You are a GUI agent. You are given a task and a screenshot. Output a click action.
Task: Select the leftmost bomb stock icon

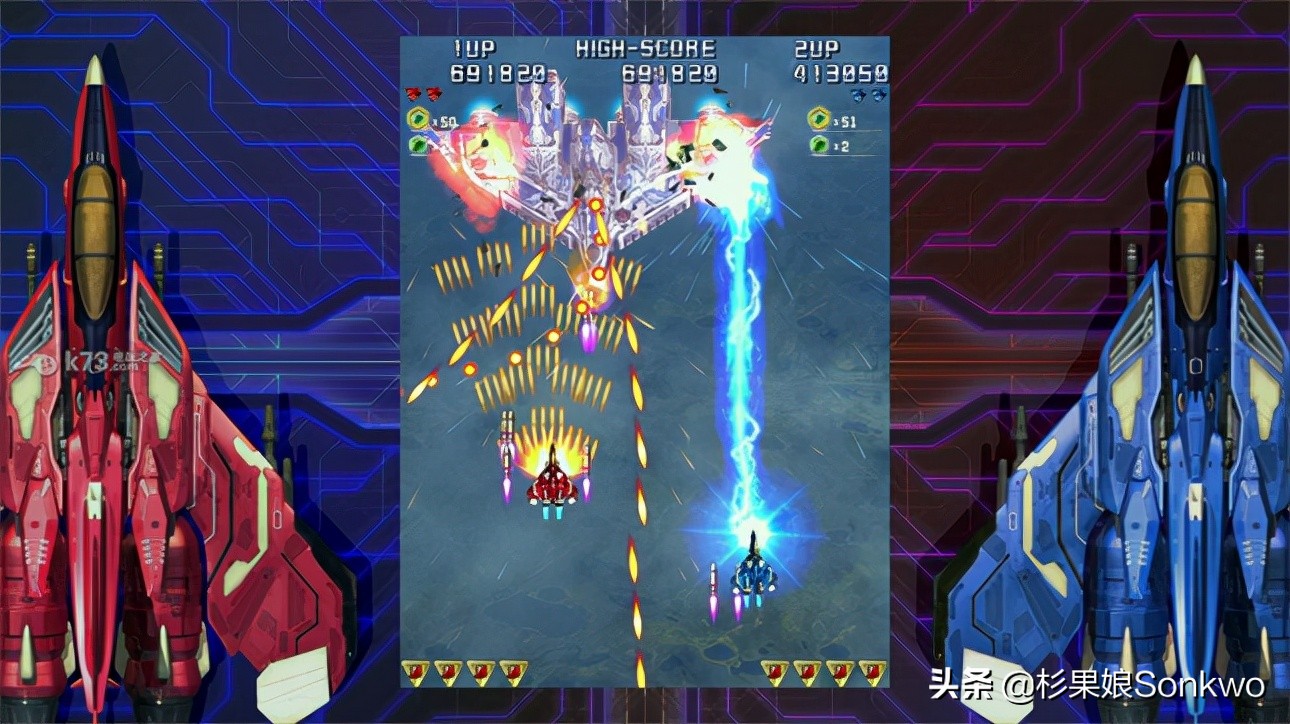413,671
